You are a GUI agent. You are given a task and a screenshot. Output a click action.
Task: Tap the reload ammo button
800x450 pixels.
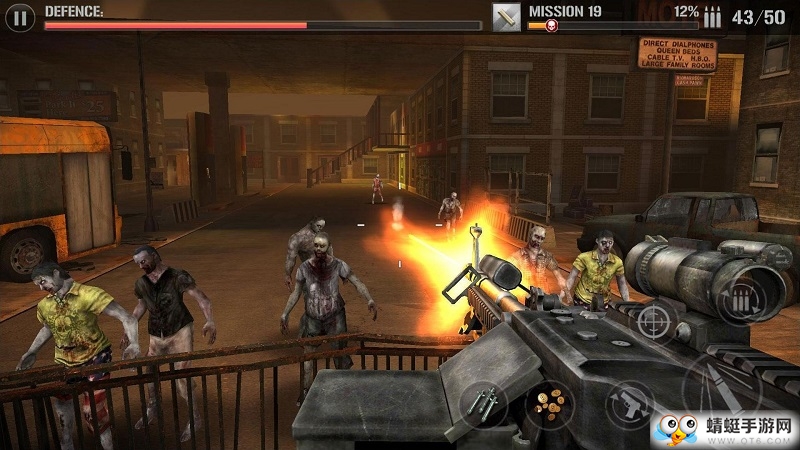[741, 298]
